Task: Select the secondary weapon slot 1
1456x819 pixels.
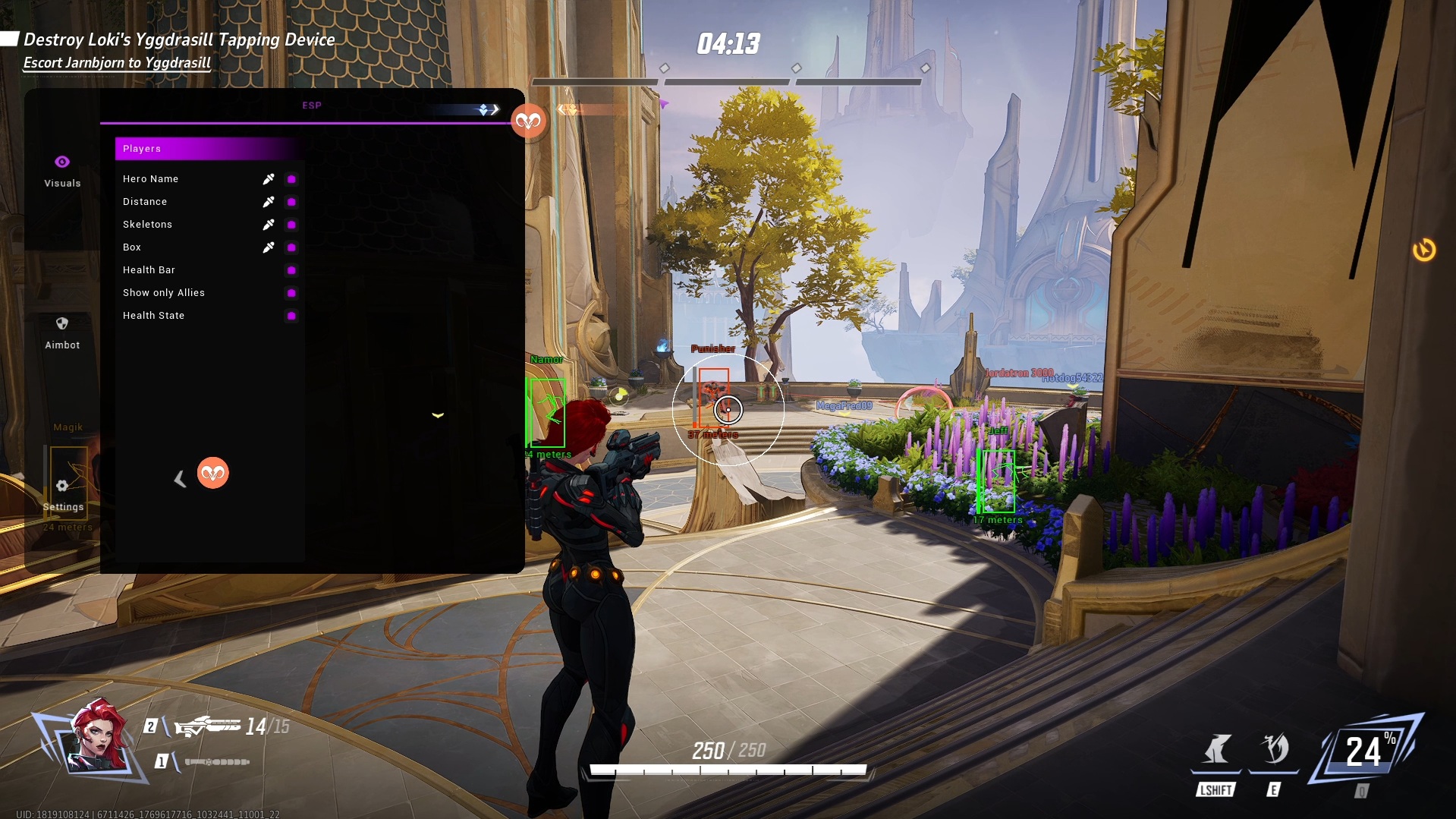Action: pos(215,761)
